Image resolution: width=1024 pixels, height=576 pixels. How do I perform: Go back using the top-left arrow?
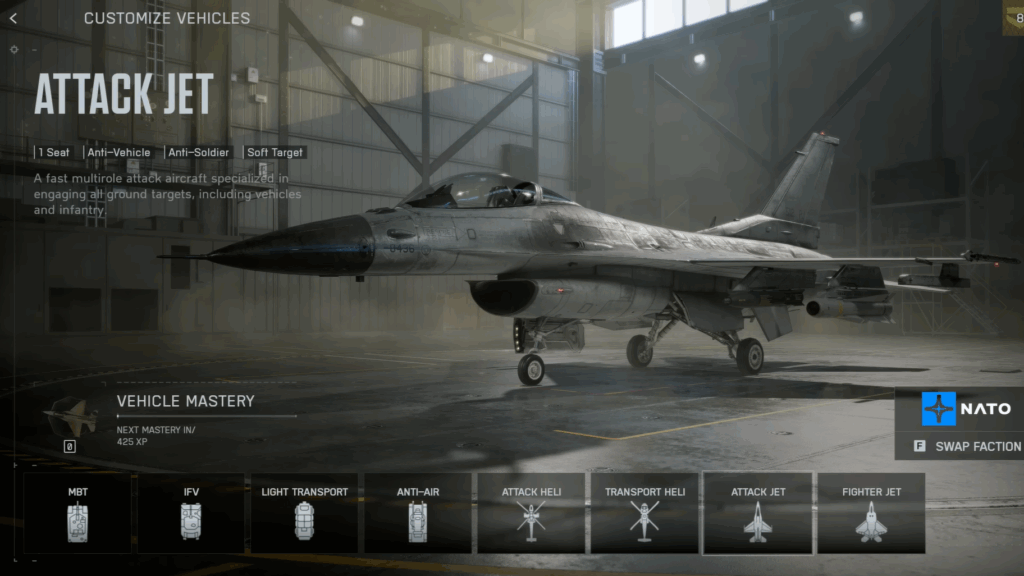point(13,18)
